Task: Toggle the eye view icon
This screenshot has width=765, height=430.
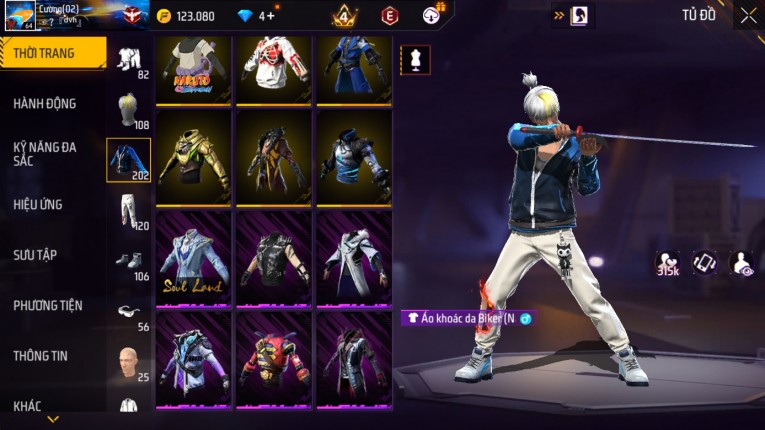Action: [742, 262]
